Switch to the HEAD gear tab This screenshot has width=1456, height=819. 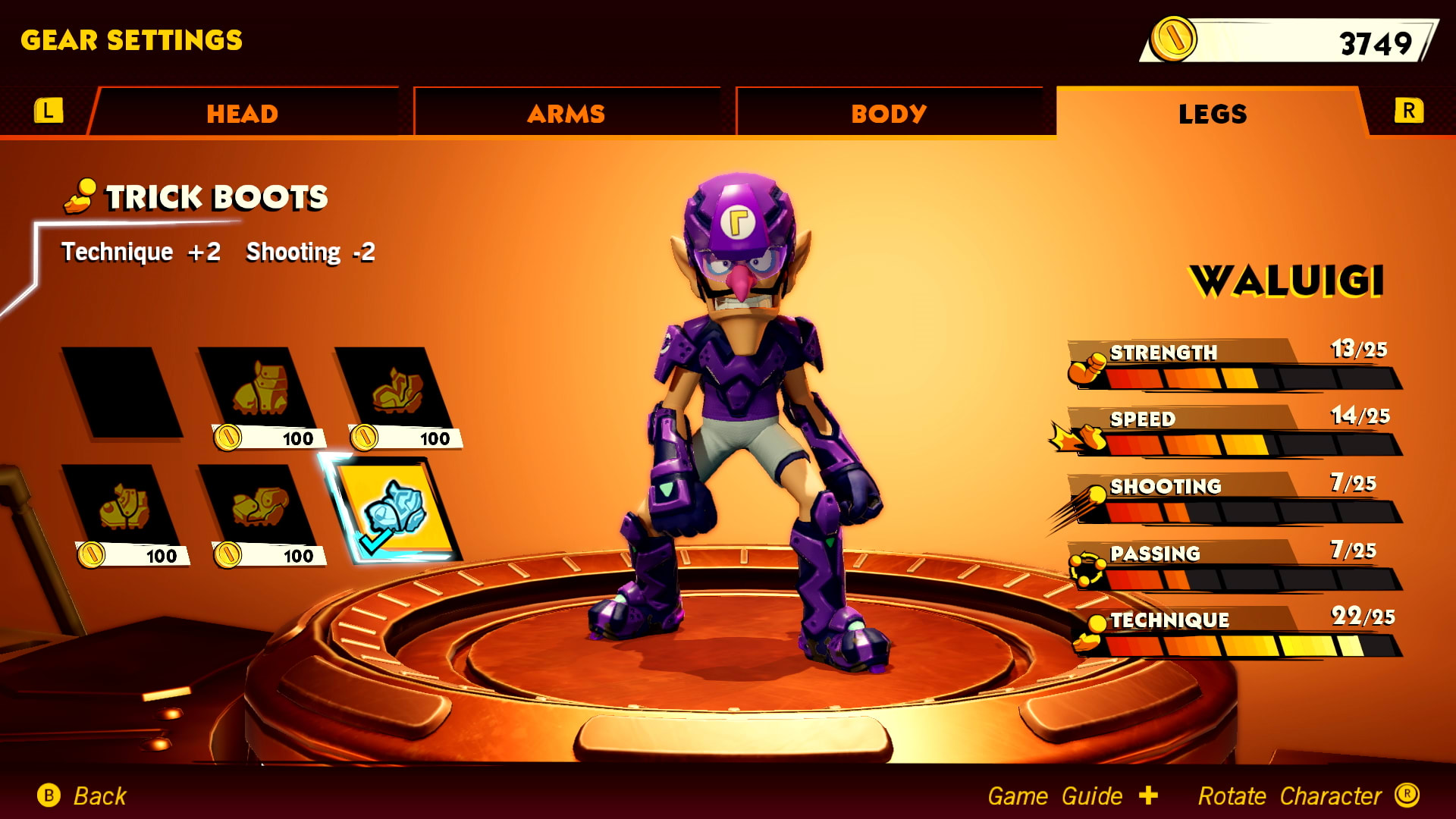click(241, 112)
